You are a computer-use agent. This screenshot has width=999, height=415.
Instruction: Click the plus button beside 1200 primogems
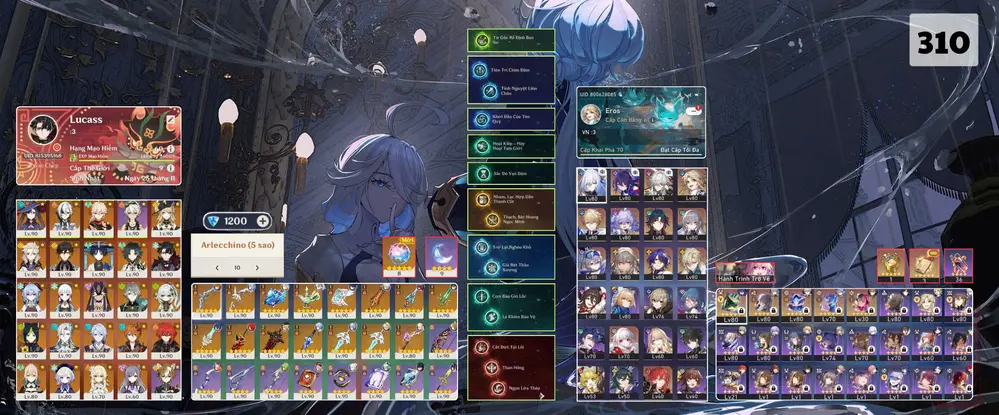263,221
